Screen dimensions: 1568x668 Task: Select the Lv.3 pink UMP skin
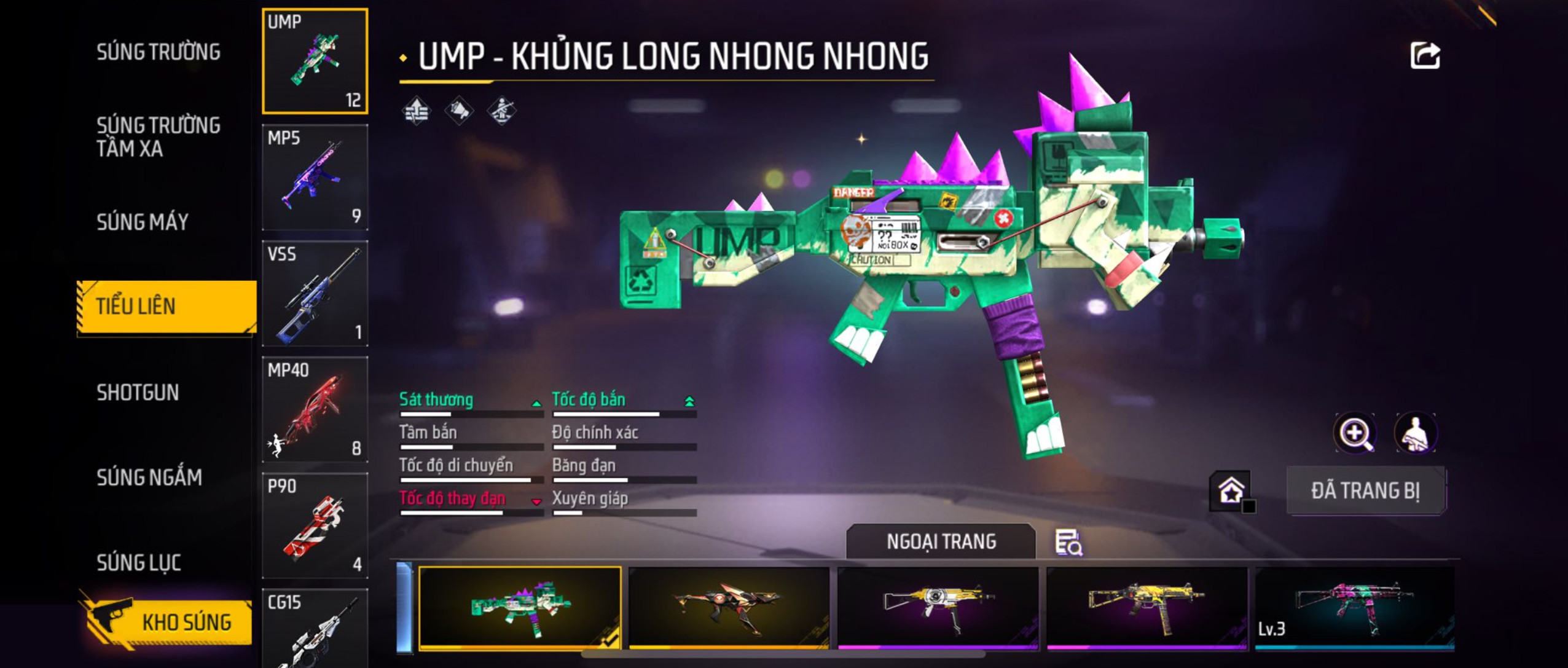pyautogui.click(x=1354, y=607)
